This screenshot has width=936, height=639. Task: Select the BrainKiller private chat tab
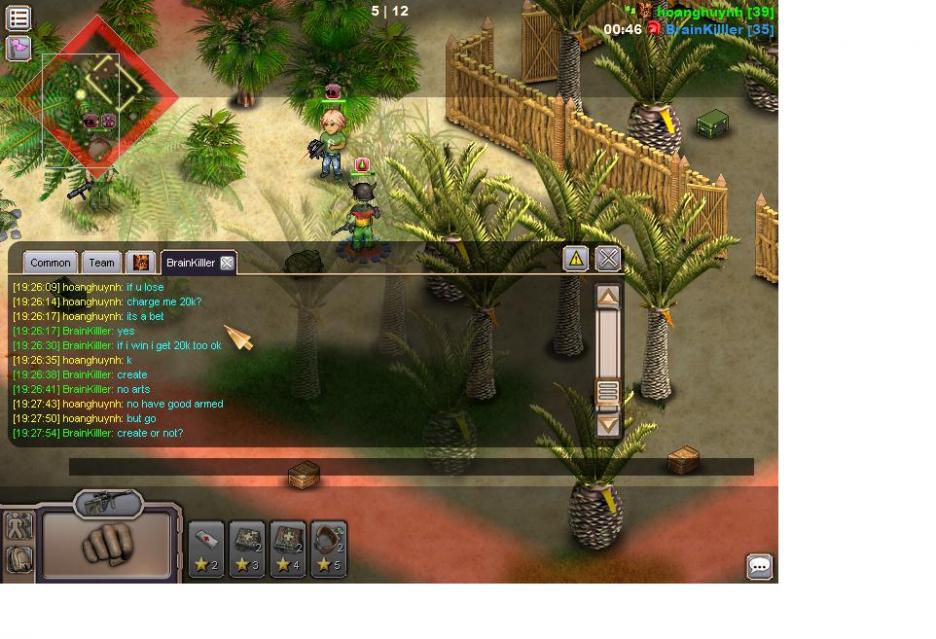[190, 263]
